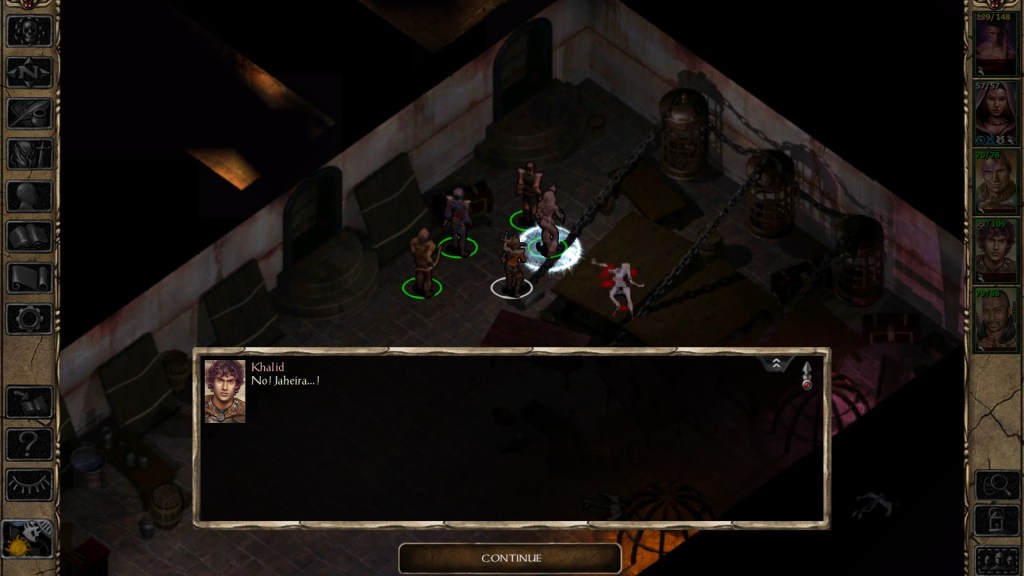The height and width of the screenshot is (576, 1024).
Task: Open the inventory screen
Action: [x=29, y=154]
